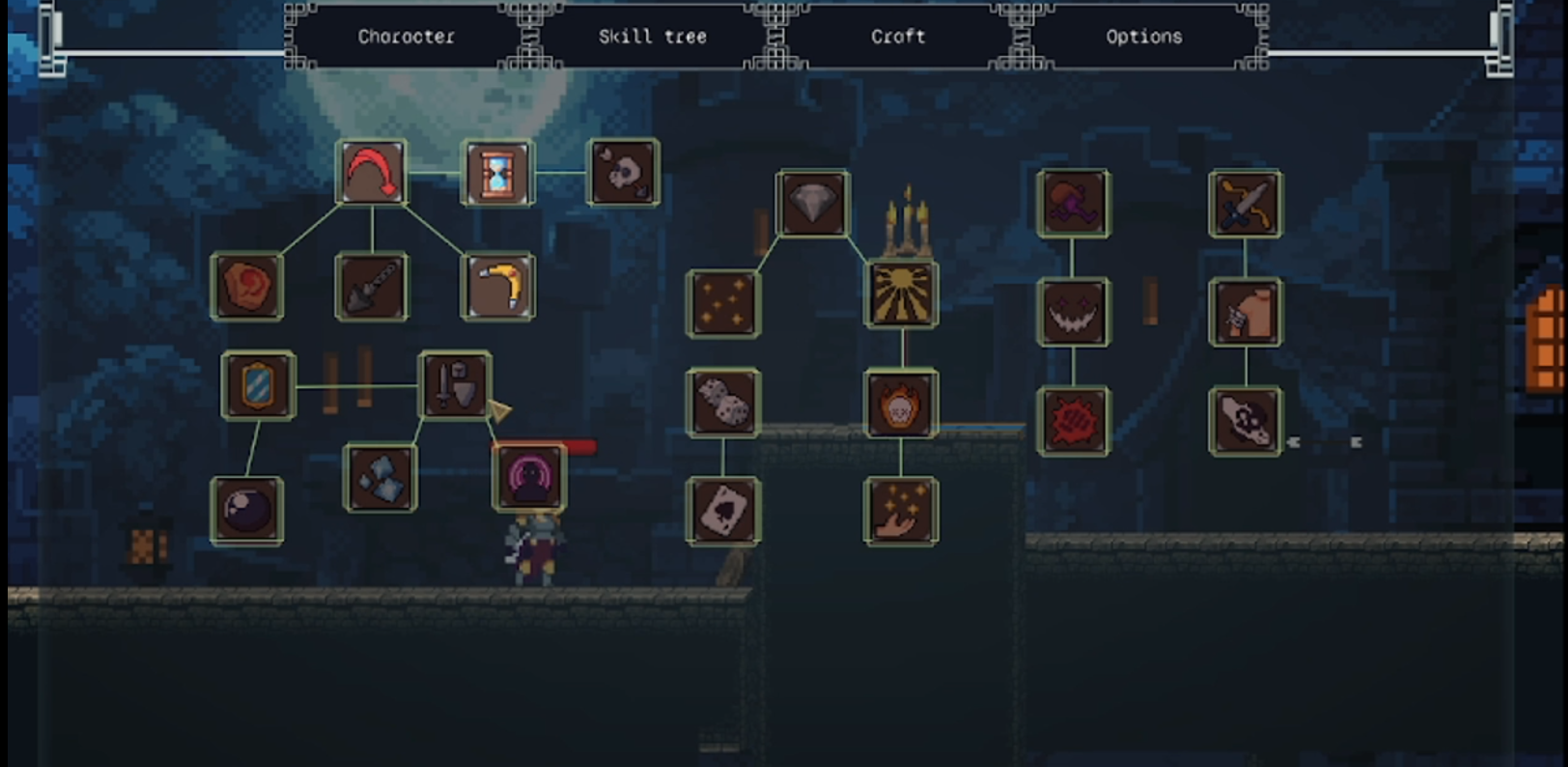This screenshot has width=1568, height=767.
Task: Select the shovel skill node
Action: [370, 287]
